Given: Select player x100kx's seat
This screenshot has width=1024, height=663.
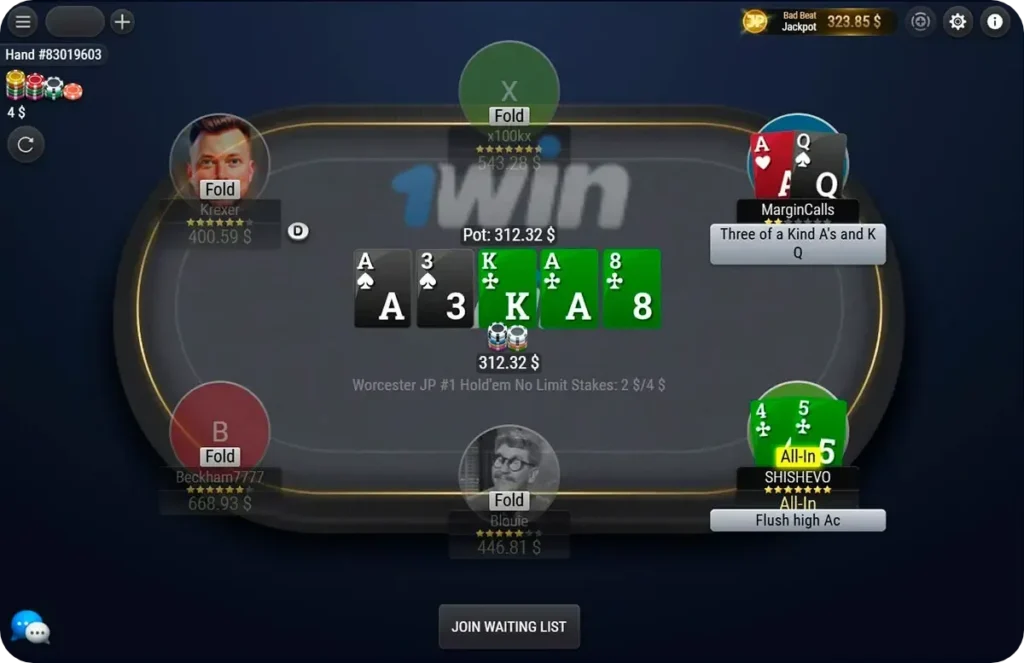Looking at the screenshot, I should [x=509, y=90].
